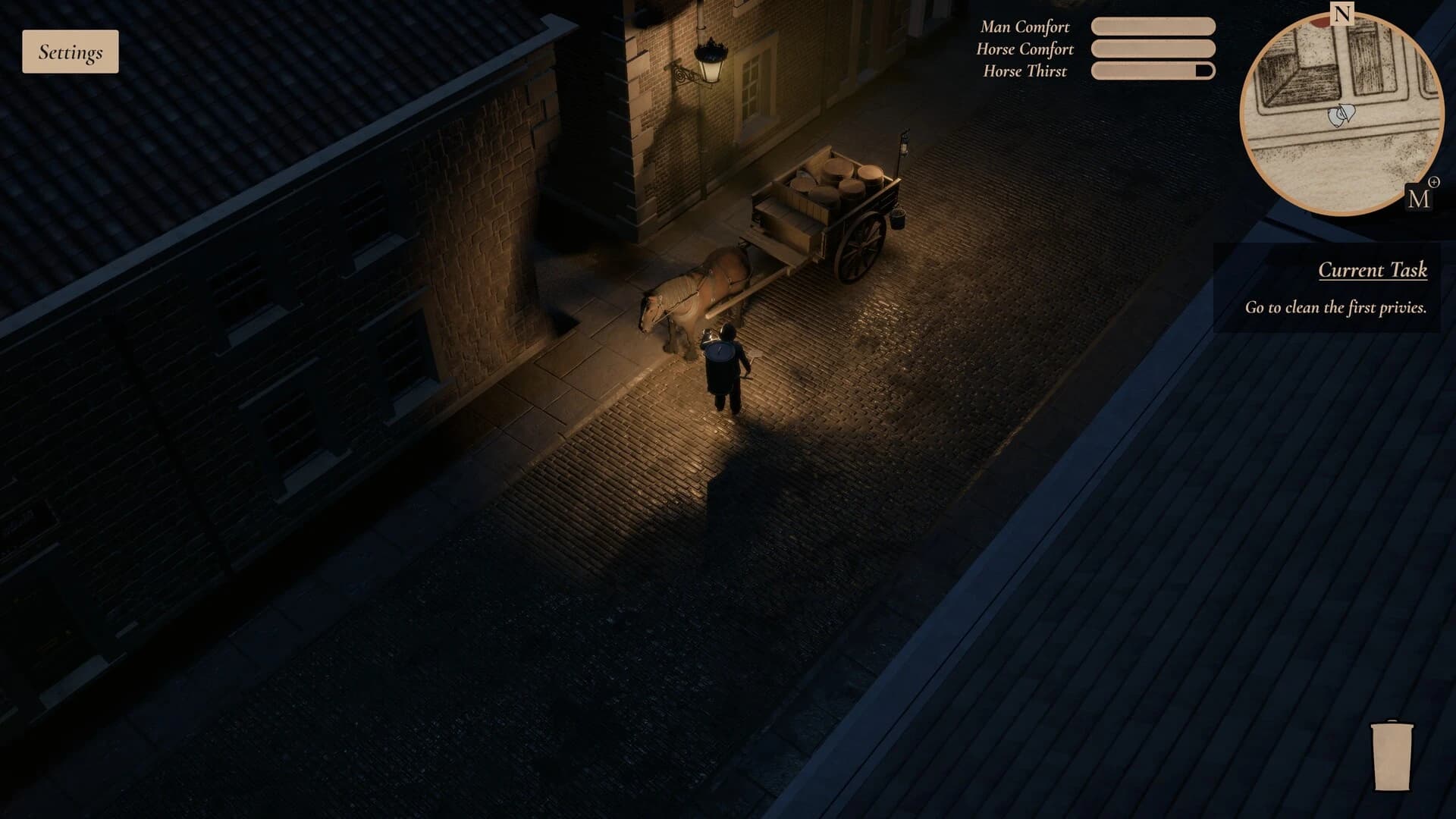The image size is (1456, 819).
Task: Click the N compass marker above the minimap
Action: [x=1342, y=12]
